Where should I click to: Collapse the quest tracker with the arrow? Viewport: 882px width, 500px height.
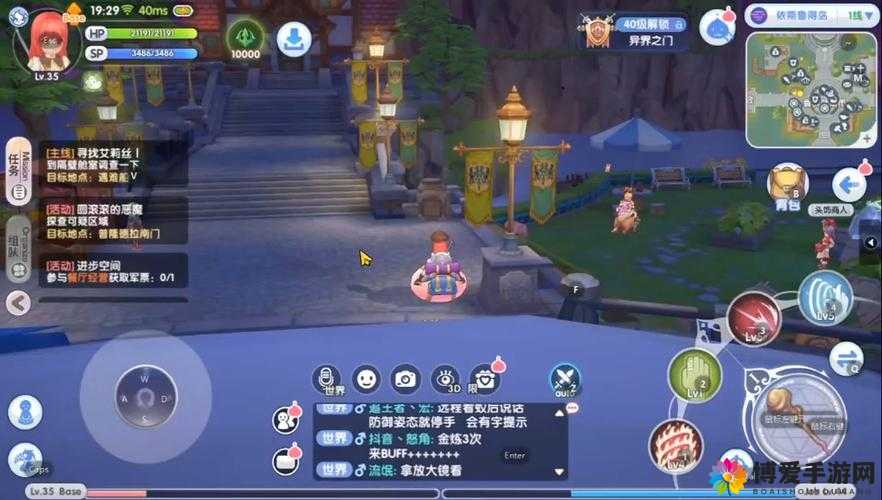click(16, 302)
